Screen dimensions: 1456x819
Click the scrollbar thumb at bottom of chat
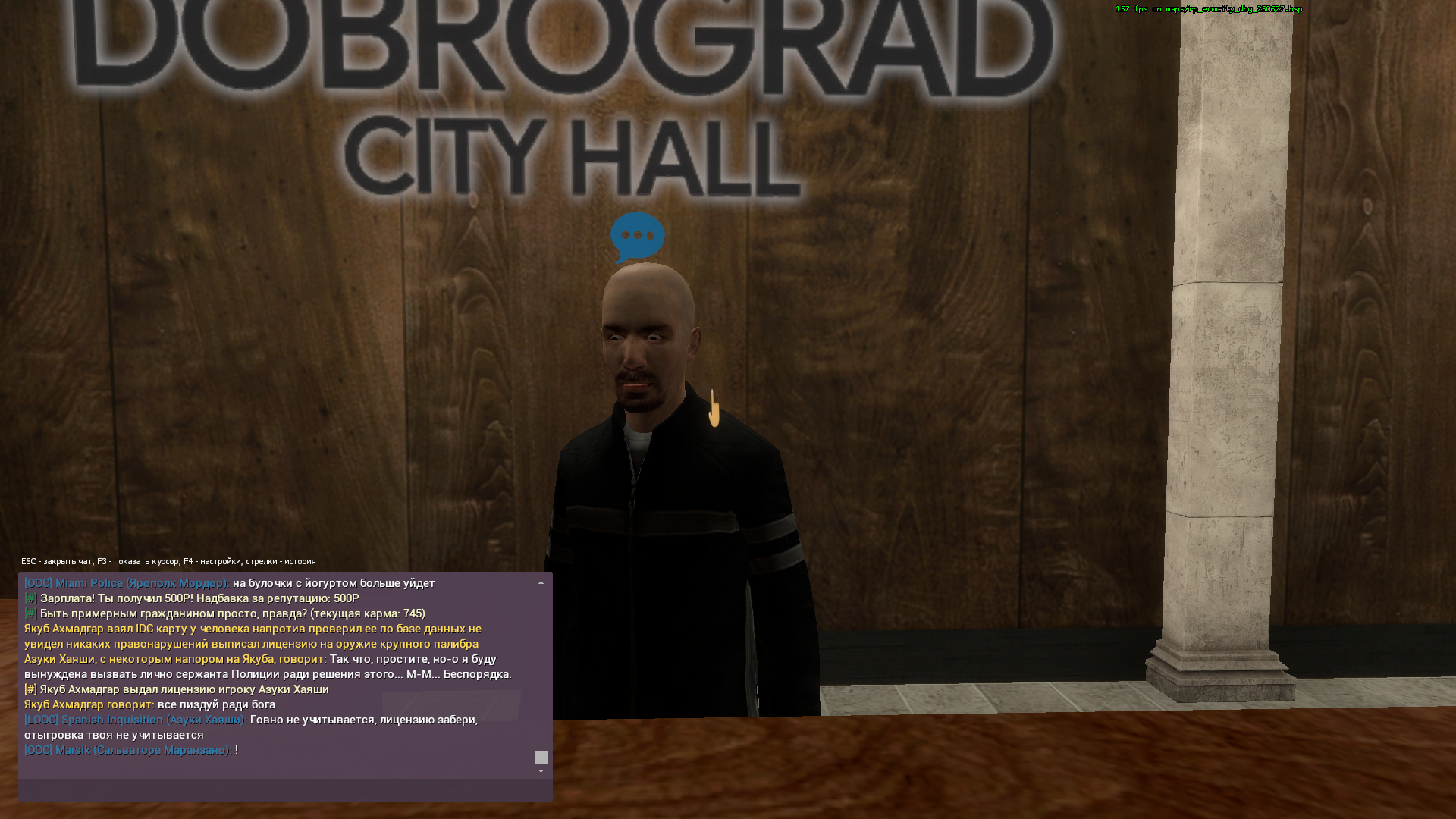541,757
